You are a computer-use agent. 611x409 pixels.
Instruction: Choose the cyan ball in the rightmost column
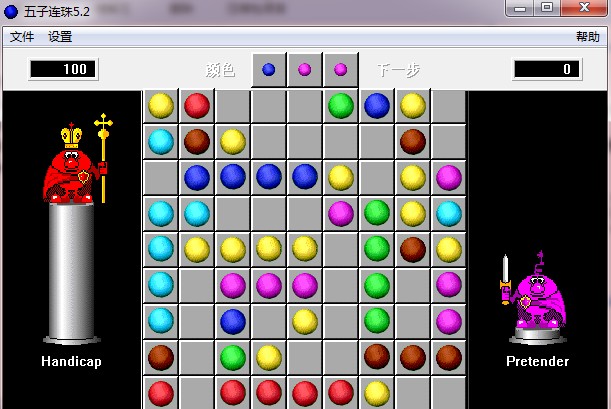click(x=449, y=213)
